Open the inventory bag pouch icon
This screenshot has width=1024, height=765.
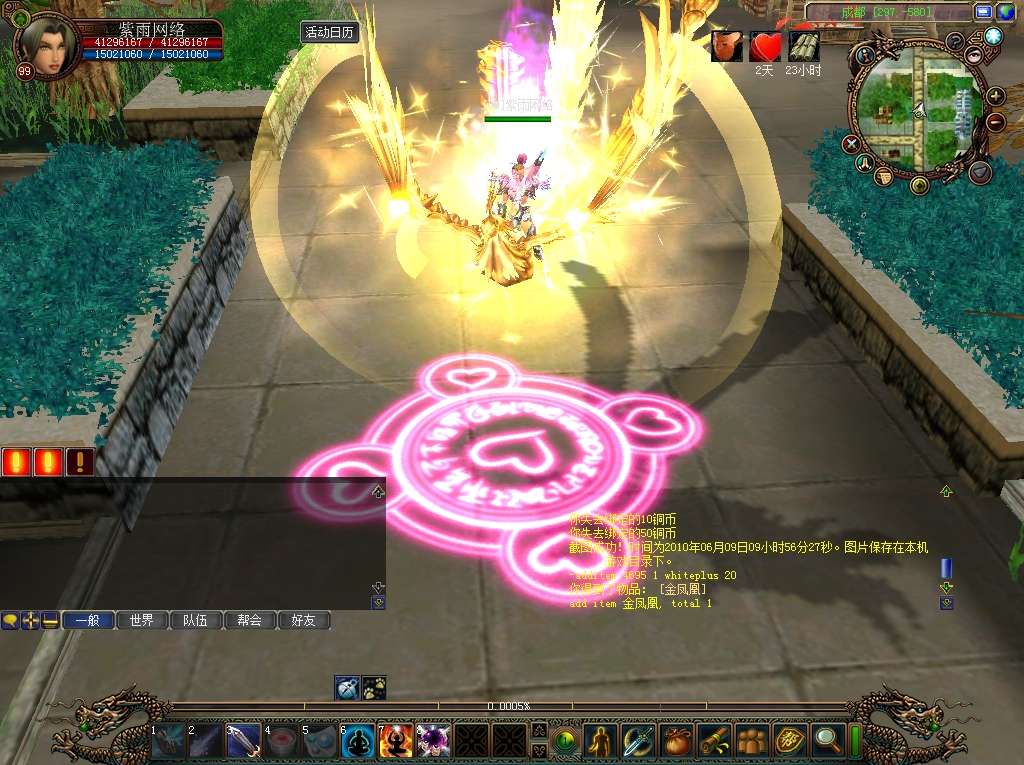pos(677,741)
